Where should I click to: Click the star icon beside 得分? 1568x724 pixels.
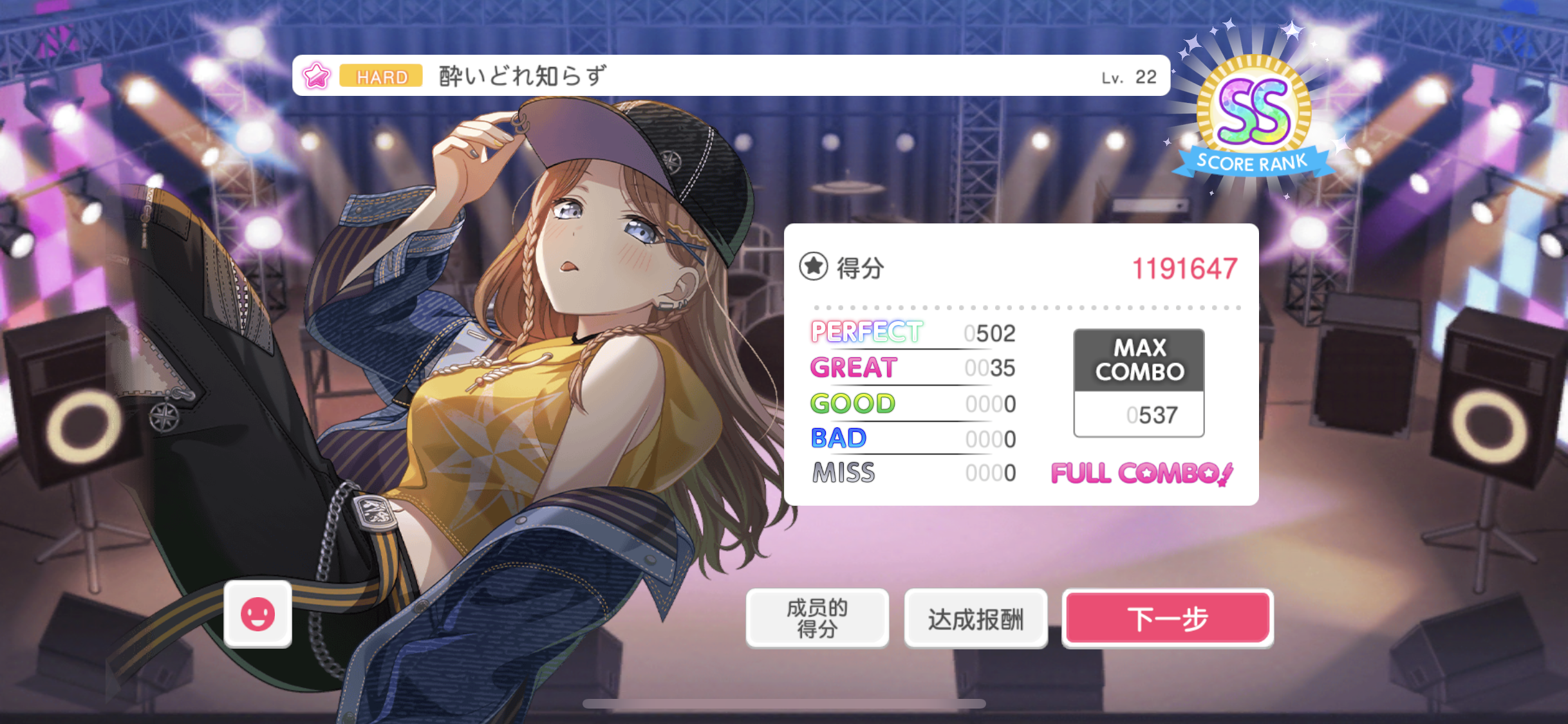click(814, 266)
